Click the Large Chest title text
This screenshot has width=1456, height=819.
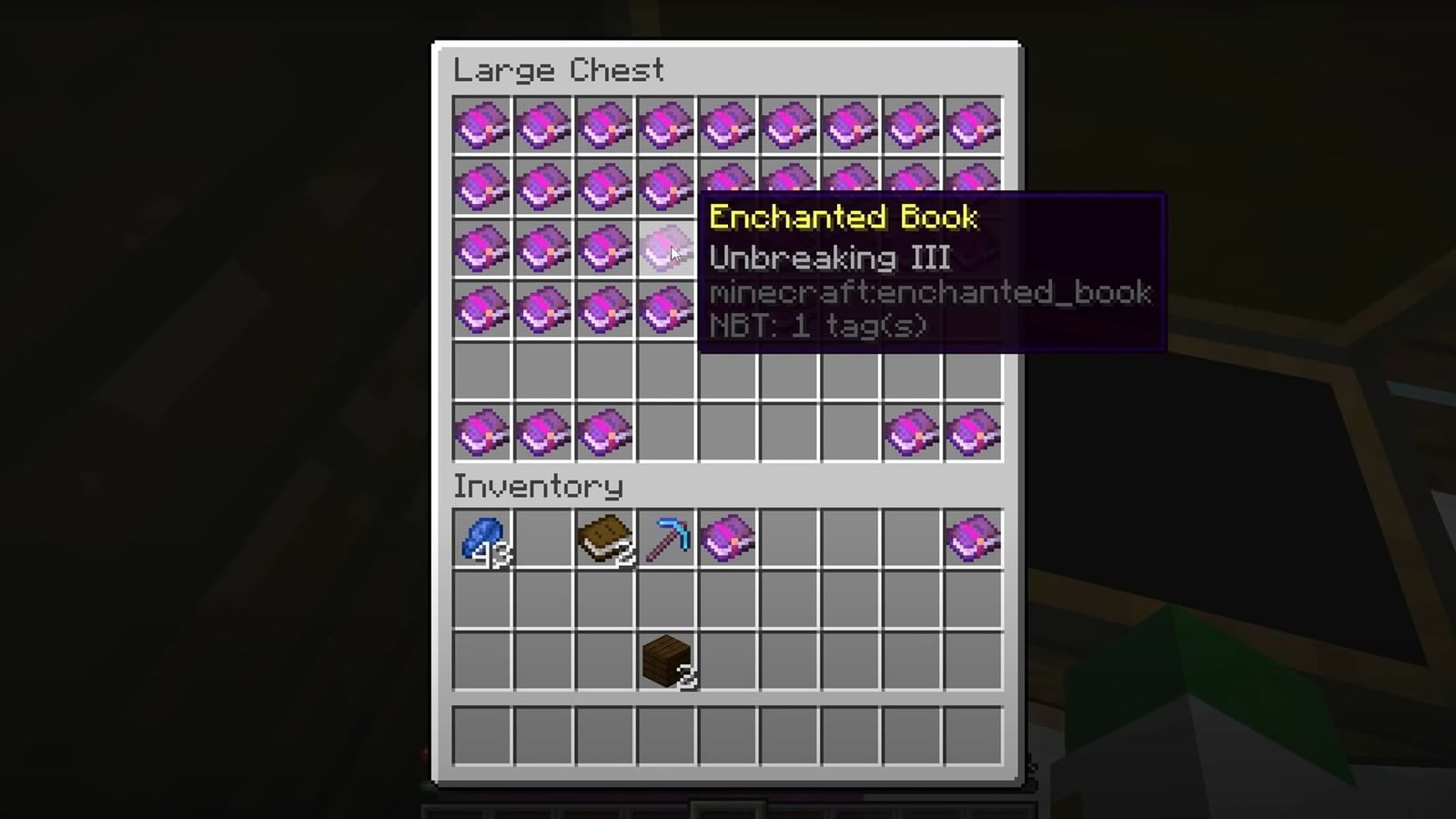[x=559, y=71]
